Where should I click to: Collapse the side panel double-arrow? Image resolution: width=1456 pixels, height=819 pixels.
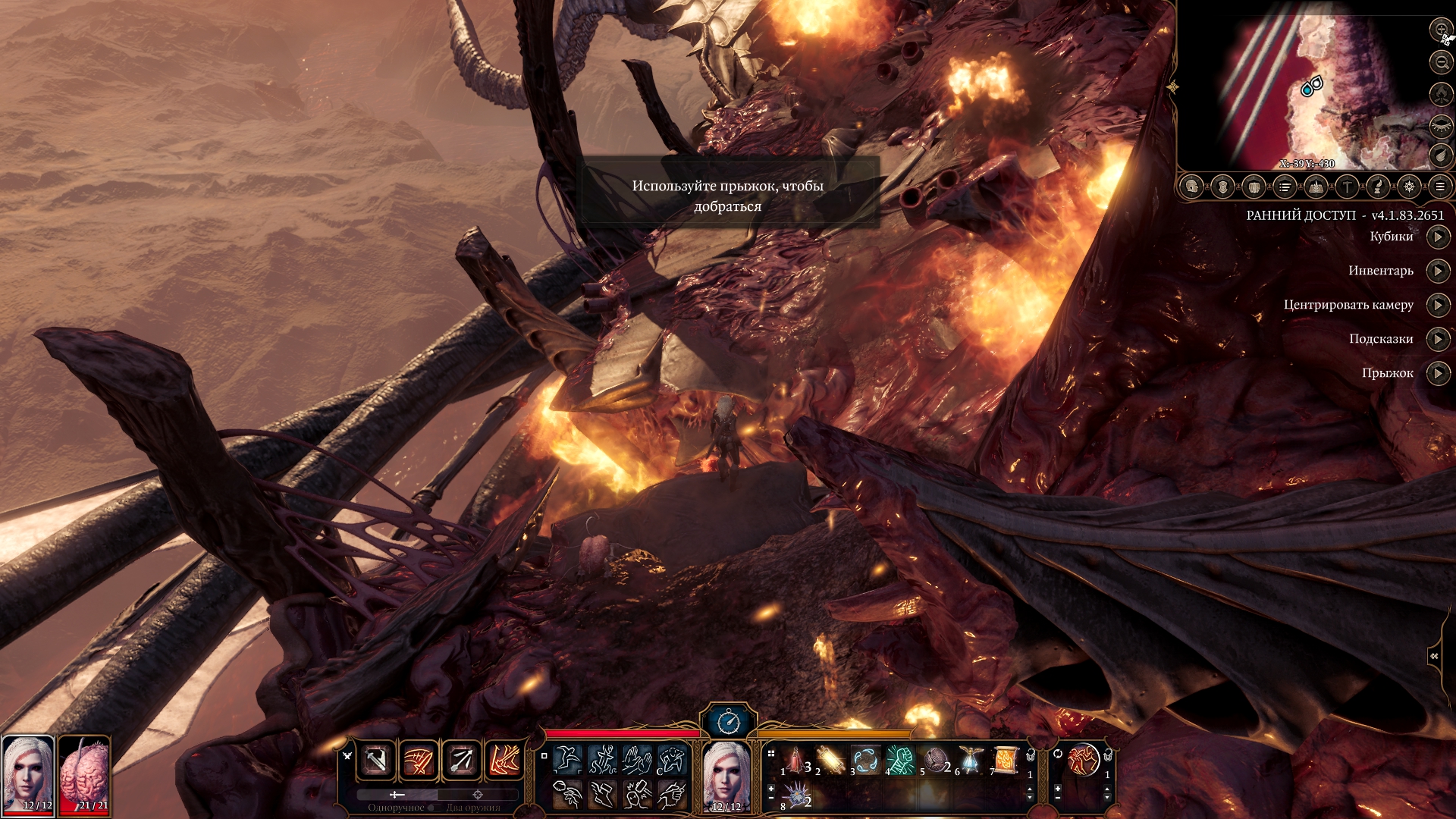[x=1434, y=656]
